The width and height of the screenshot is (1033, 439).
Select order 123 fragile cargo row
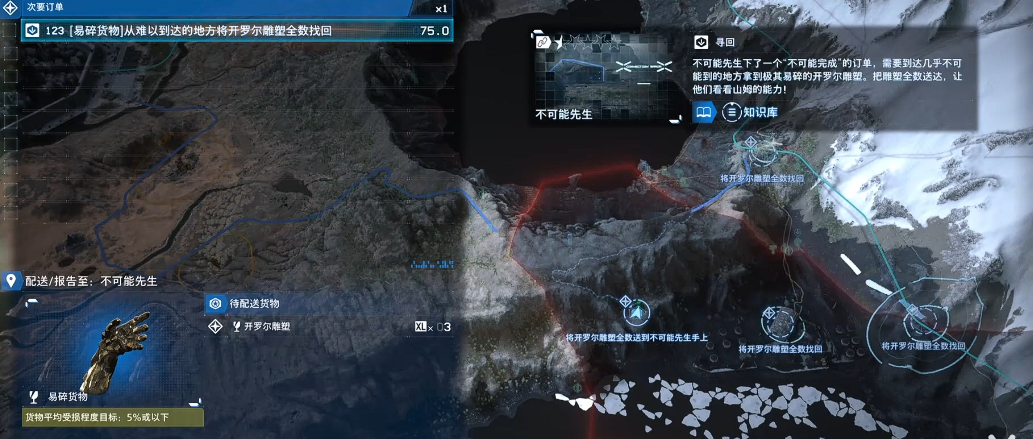click(x=236, y=31)
